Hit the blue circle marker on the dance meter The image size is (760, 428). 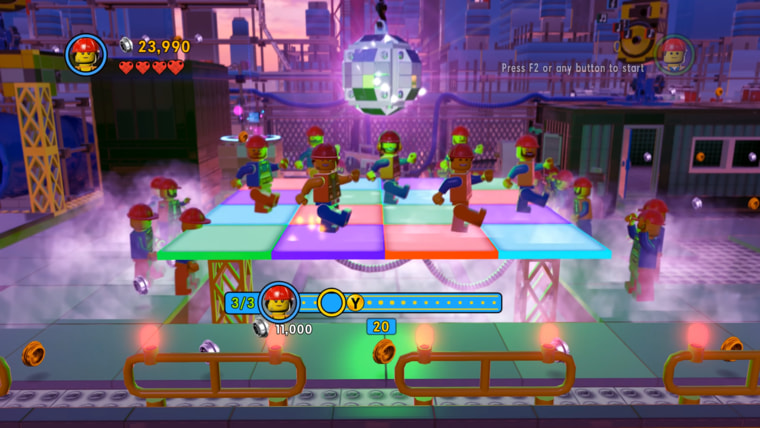(x=331, y=302)
